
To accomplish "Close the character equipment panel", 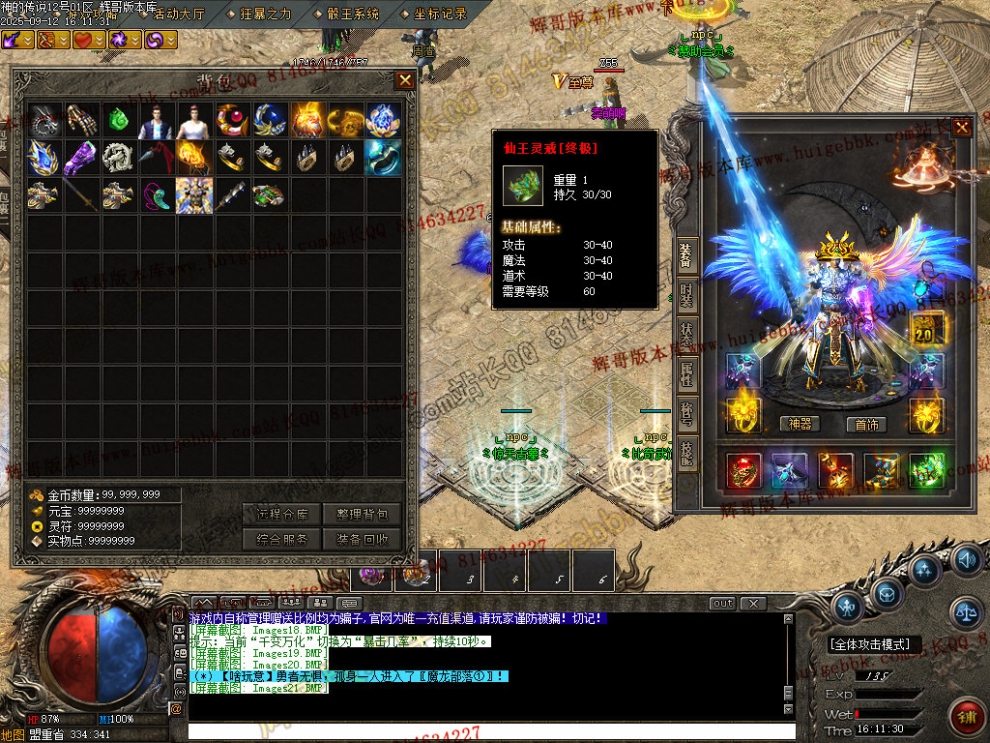I will click(x=961, y=127).
